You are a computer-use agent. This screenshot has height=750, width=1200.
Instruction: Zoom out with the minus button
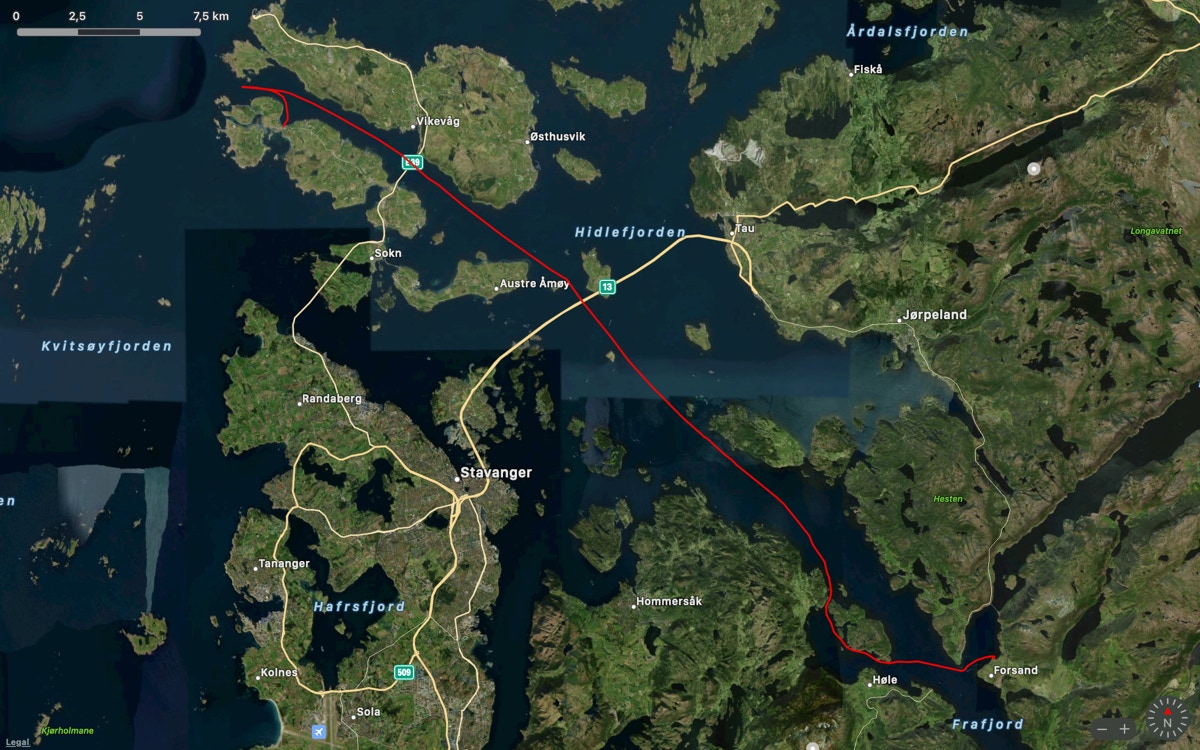coord(1102,729)
